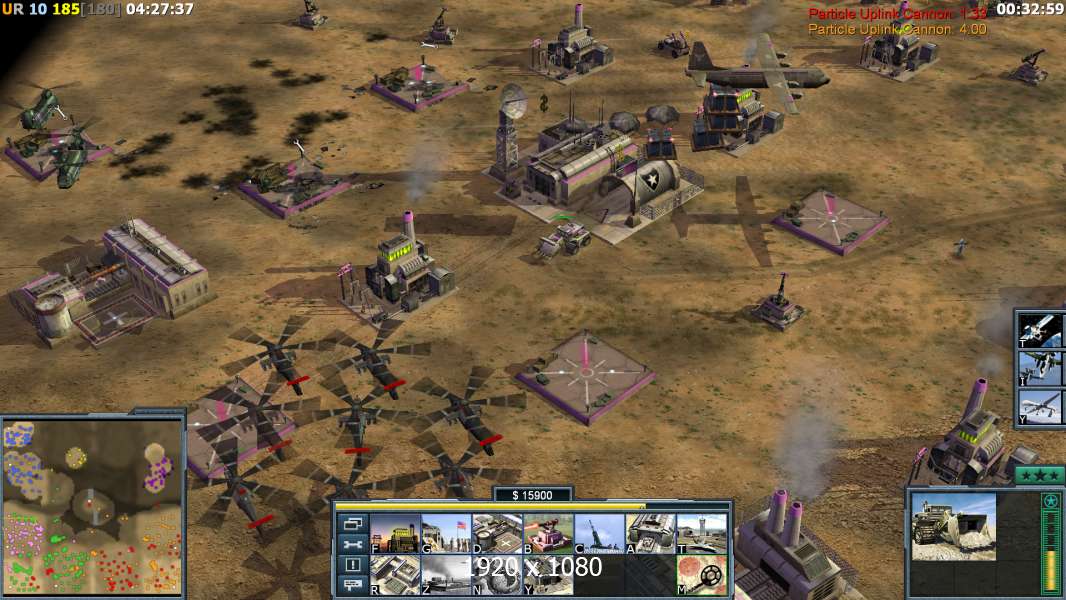Activate the mine-clearing command icon
Image resolution: width=1066 pixels, height=600 pixels.
[x=701, y=575]
